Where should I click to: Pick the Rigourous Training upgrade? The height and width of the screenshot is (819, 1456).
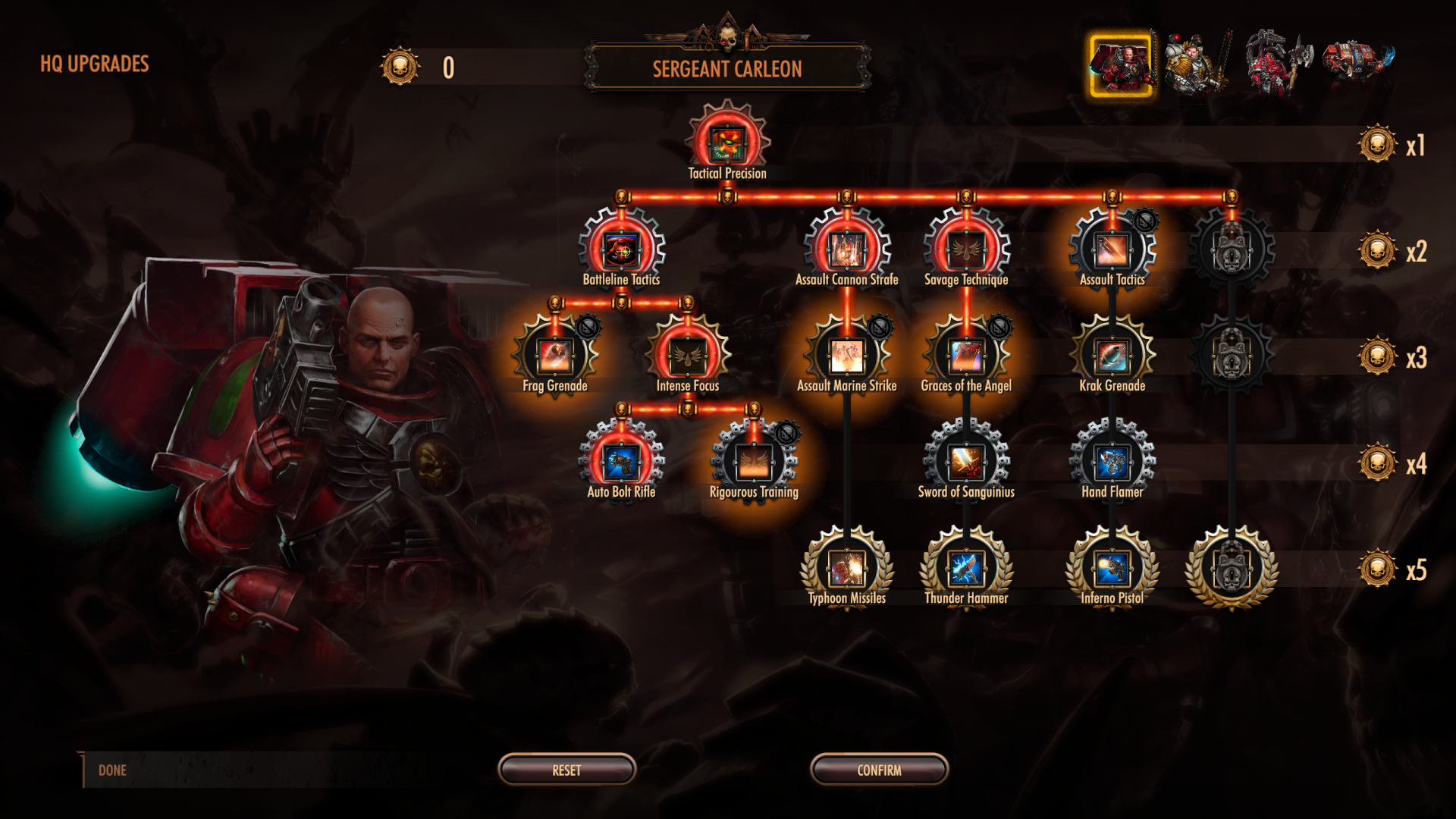tap(754, 461)
